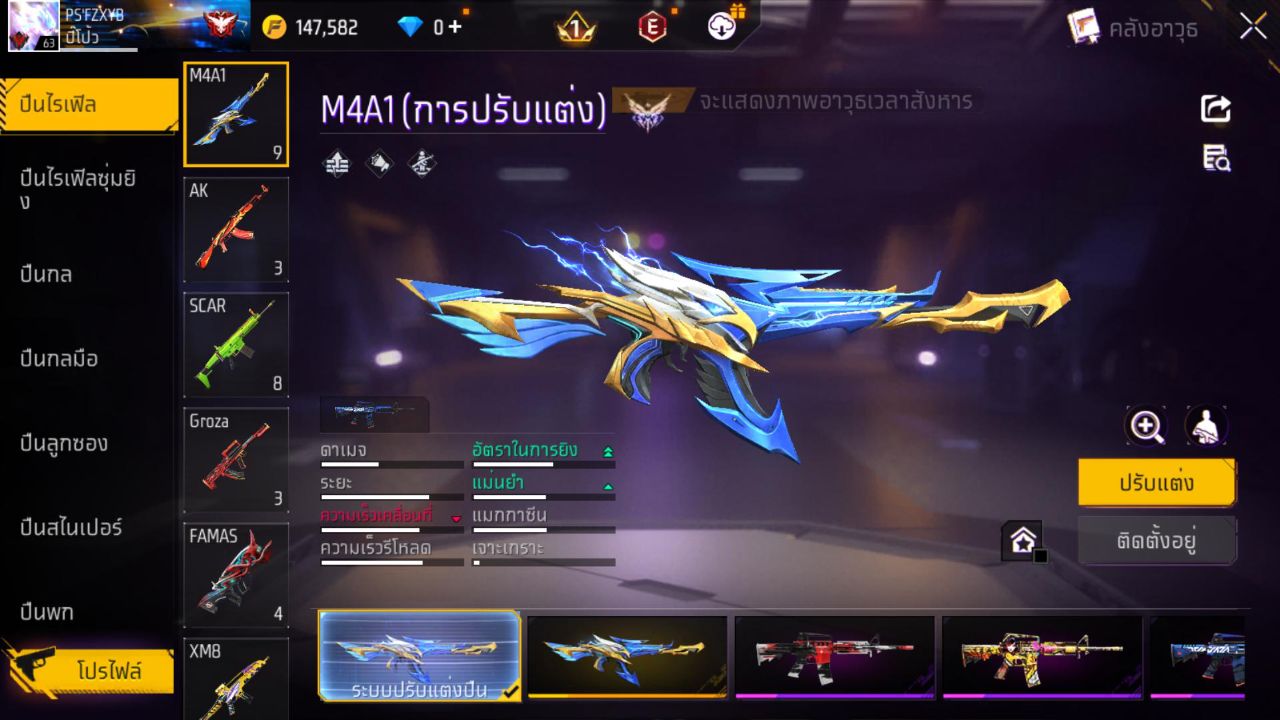Switch to the ปืนกล category
The image size is (1280, 720).
46,274
